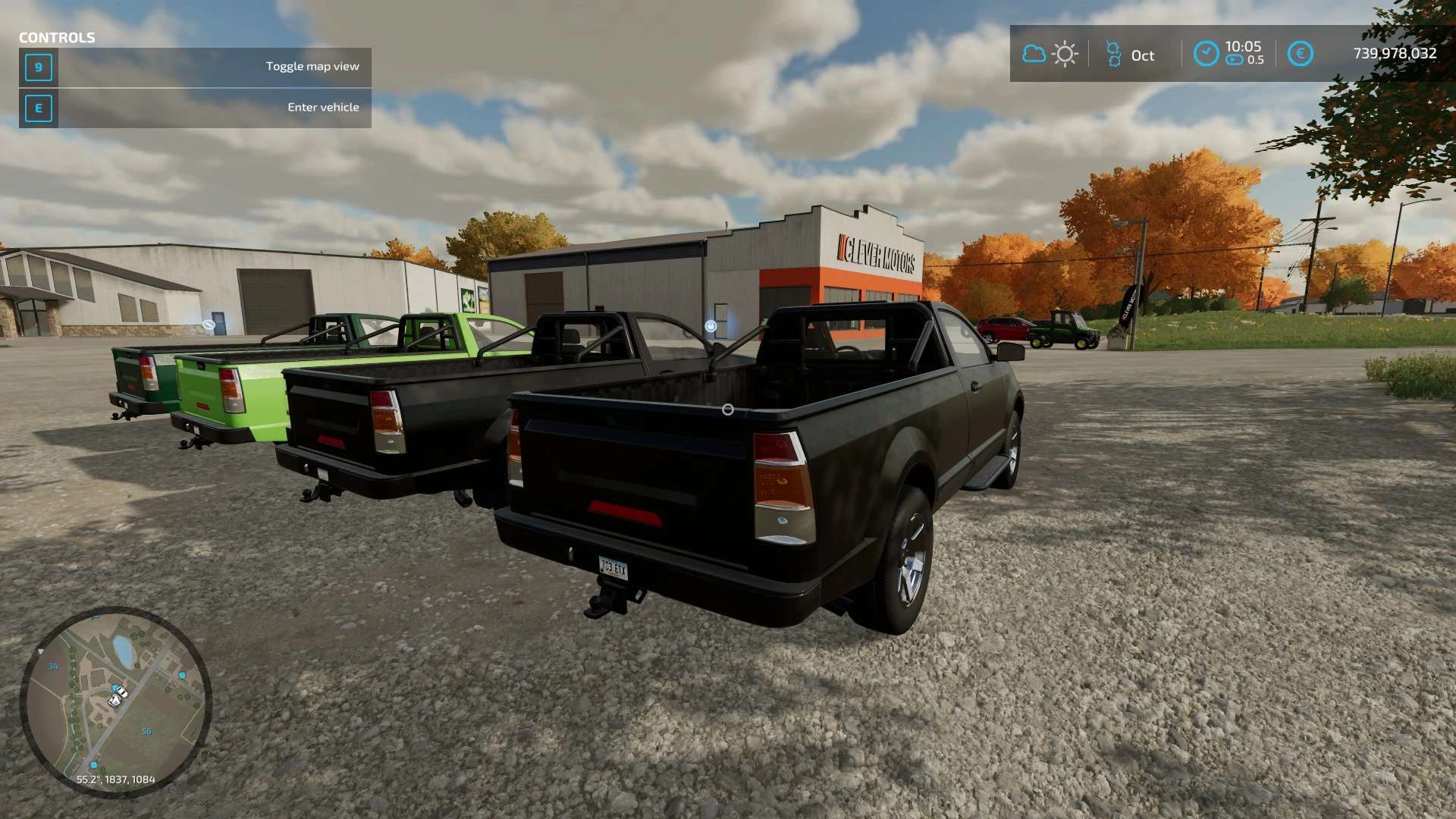Open the circular minimap

[115, 701]
